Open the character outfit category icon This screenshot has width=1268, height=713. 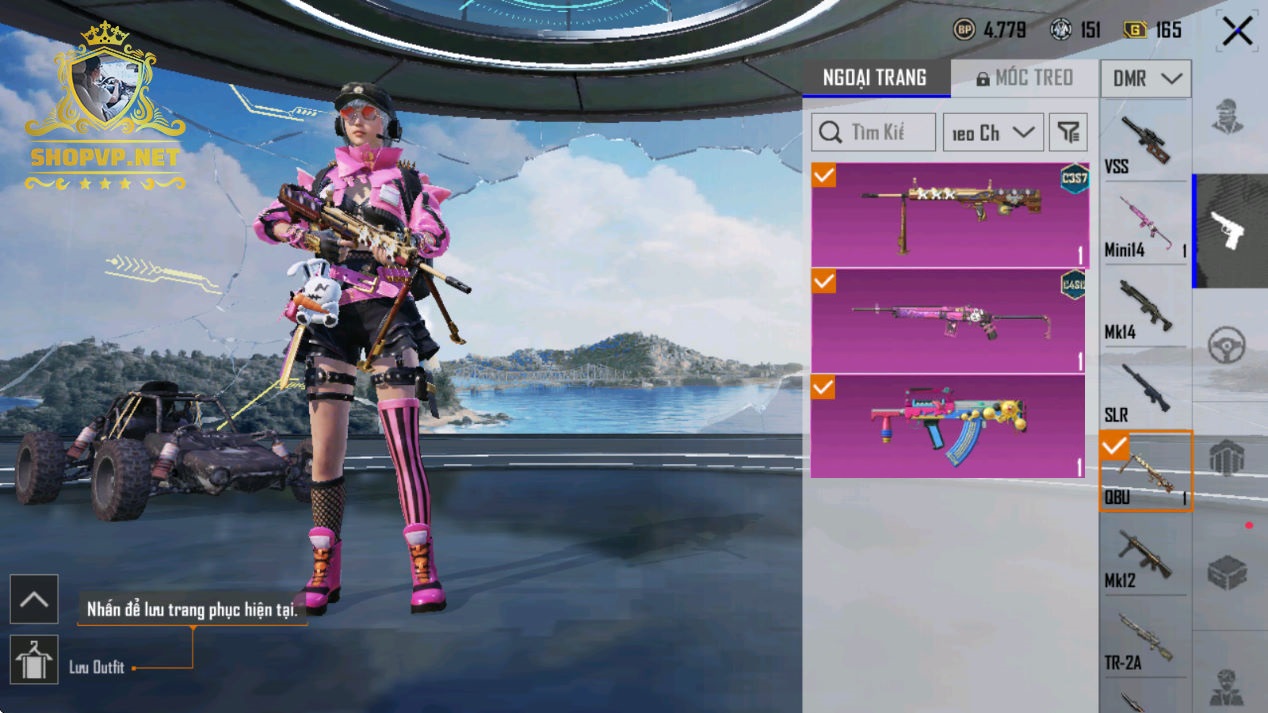1227,117
